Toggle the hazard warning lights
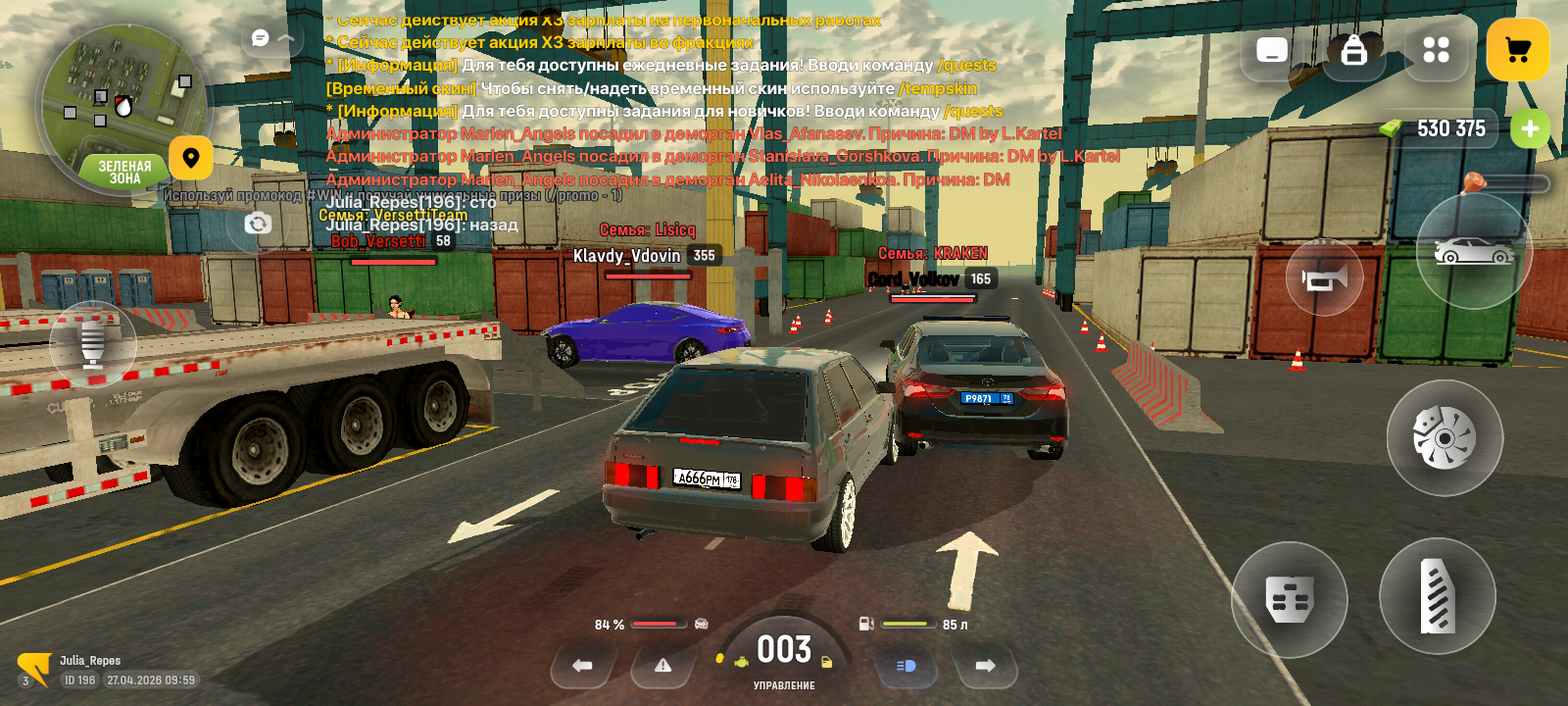 click(663, 666)
